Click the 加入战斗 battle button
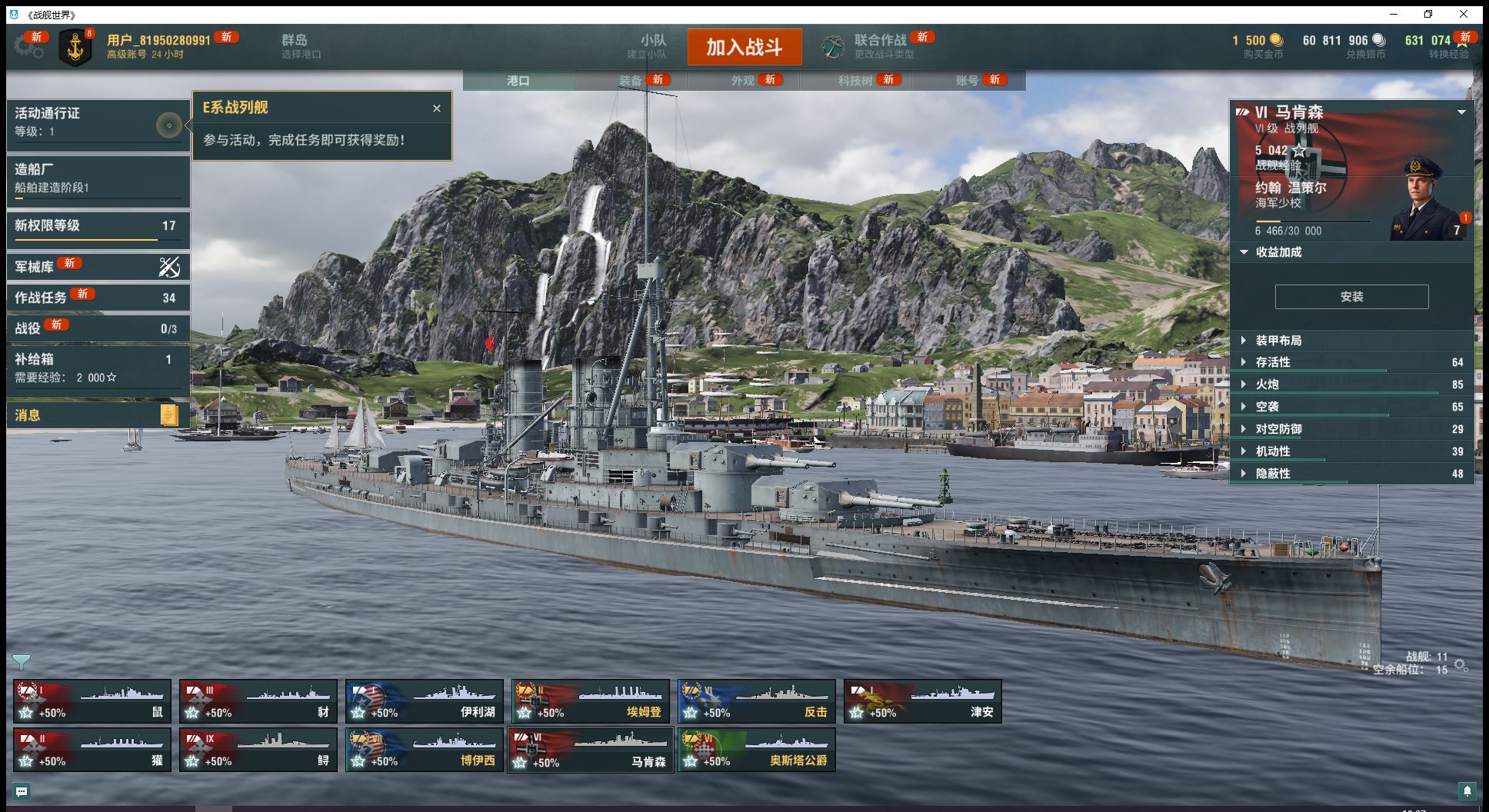The height and width of the screenshot is (812, 1489). click(744, 47)
